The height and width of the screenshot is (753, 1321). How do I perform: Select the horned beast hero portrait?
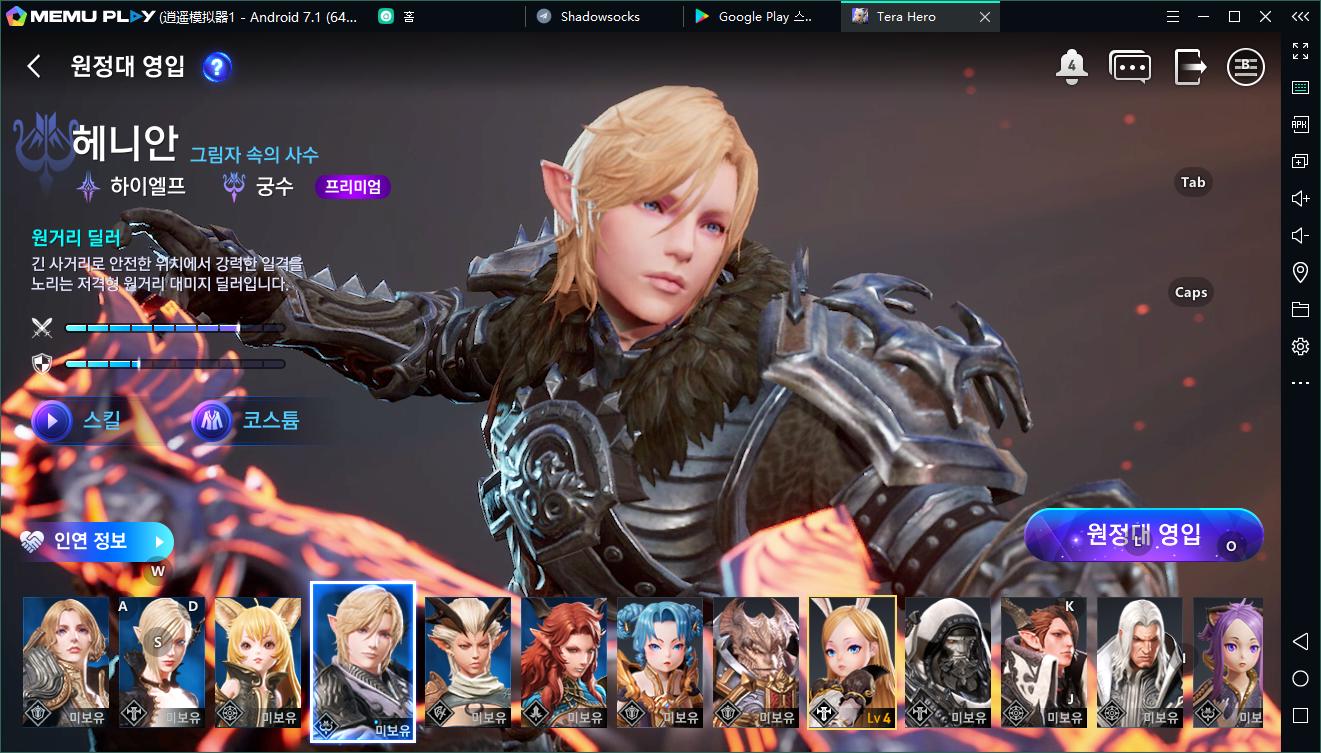755,661
